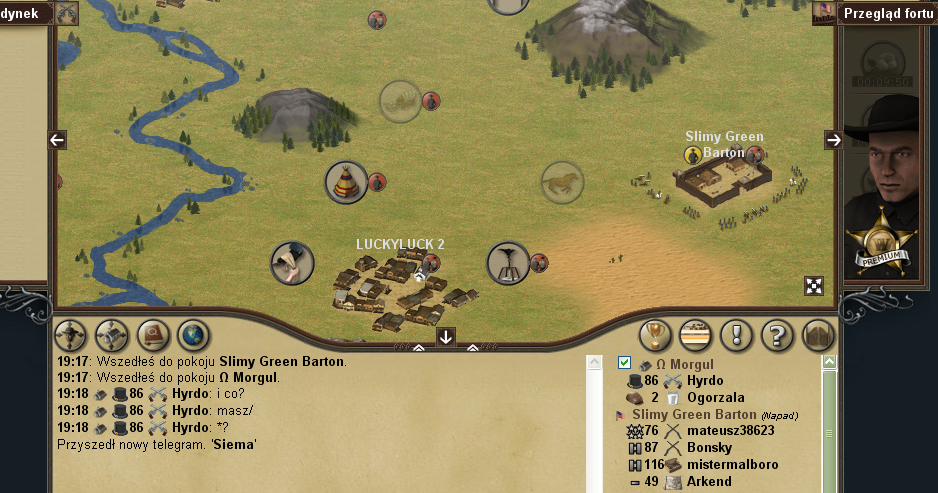This screenshot has width=938, height=493.
Task: Move the map right with the arrow
Action: [x=834, y=140]
